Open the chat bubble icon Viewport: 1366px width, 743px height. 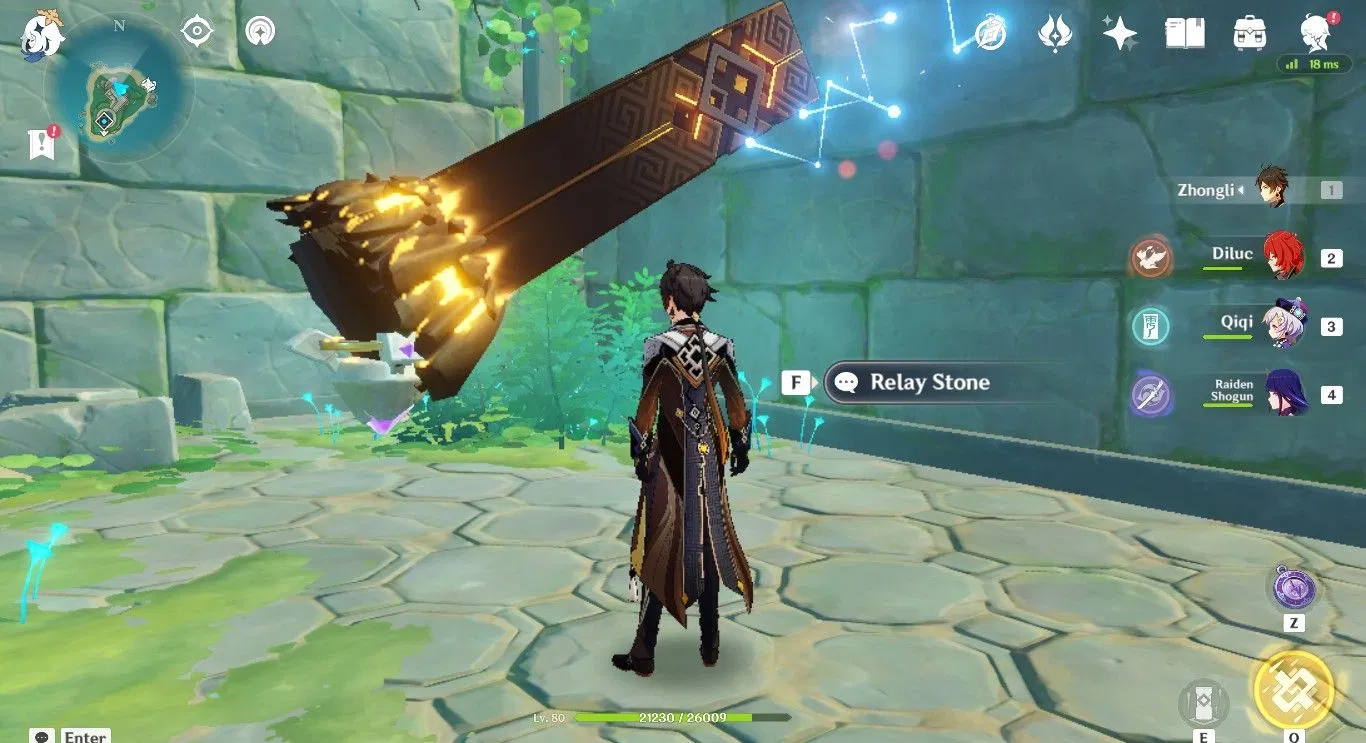tap(42, 736)
